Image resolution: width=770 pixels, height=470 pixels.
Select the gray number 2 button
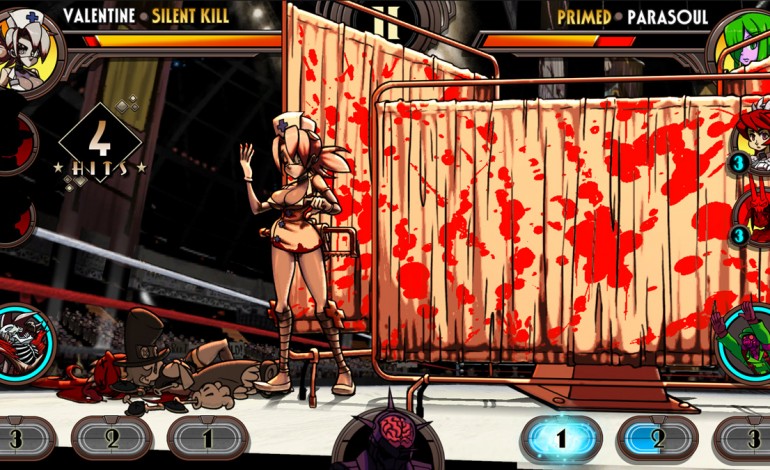pos(112,437)
